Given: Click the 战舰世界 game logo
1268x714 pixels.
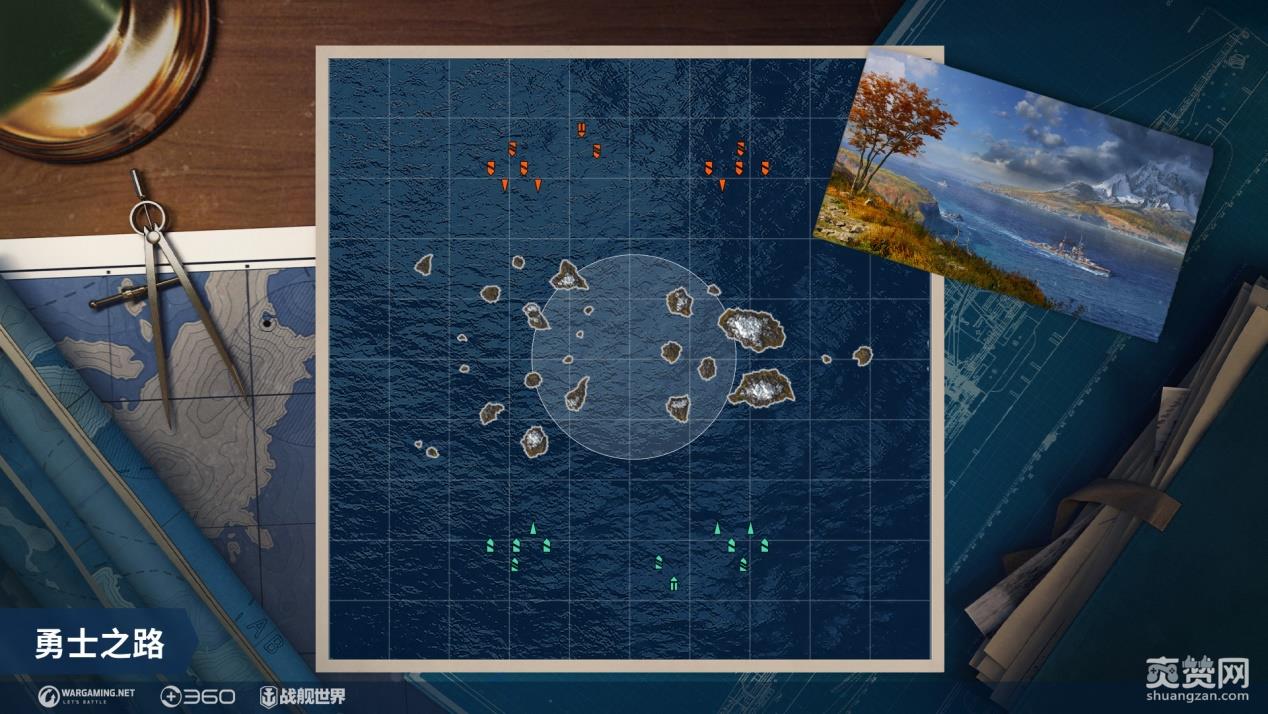Looking at the screenshot, I should (x=302, y=696).
